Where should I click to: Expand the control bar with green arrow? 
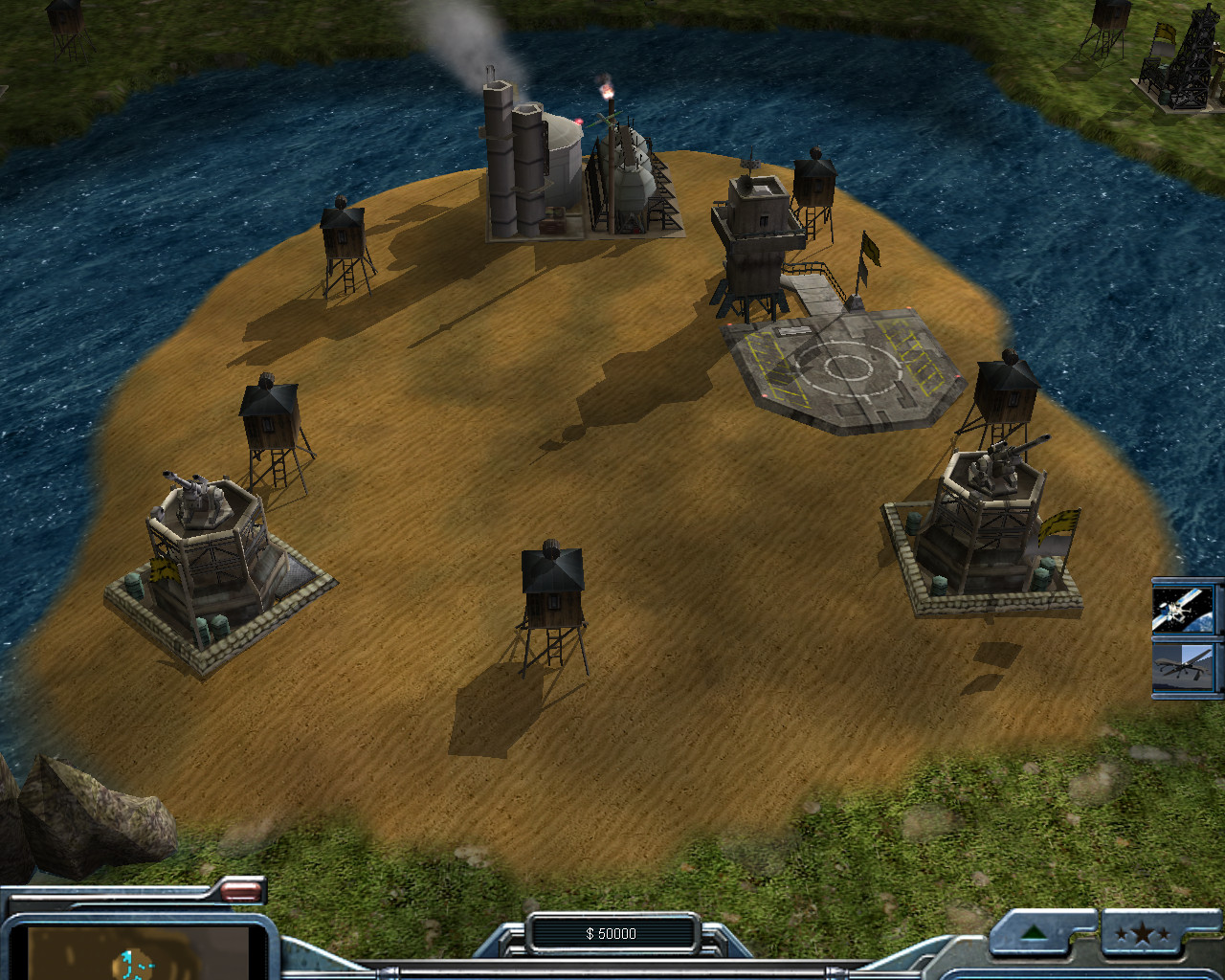point(1034,933)
